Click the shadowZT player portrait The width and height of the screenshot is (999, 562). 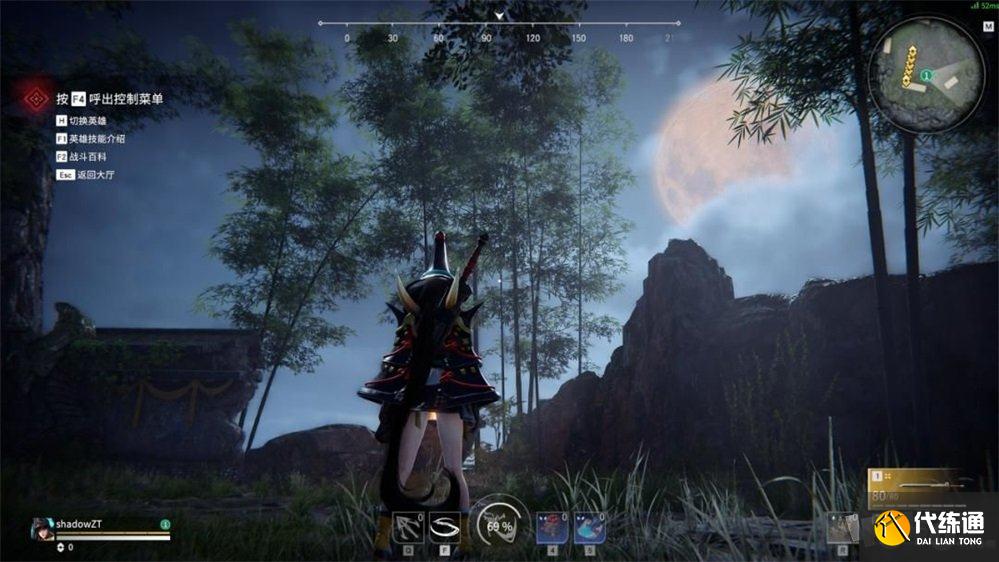[x=42, y=527]
